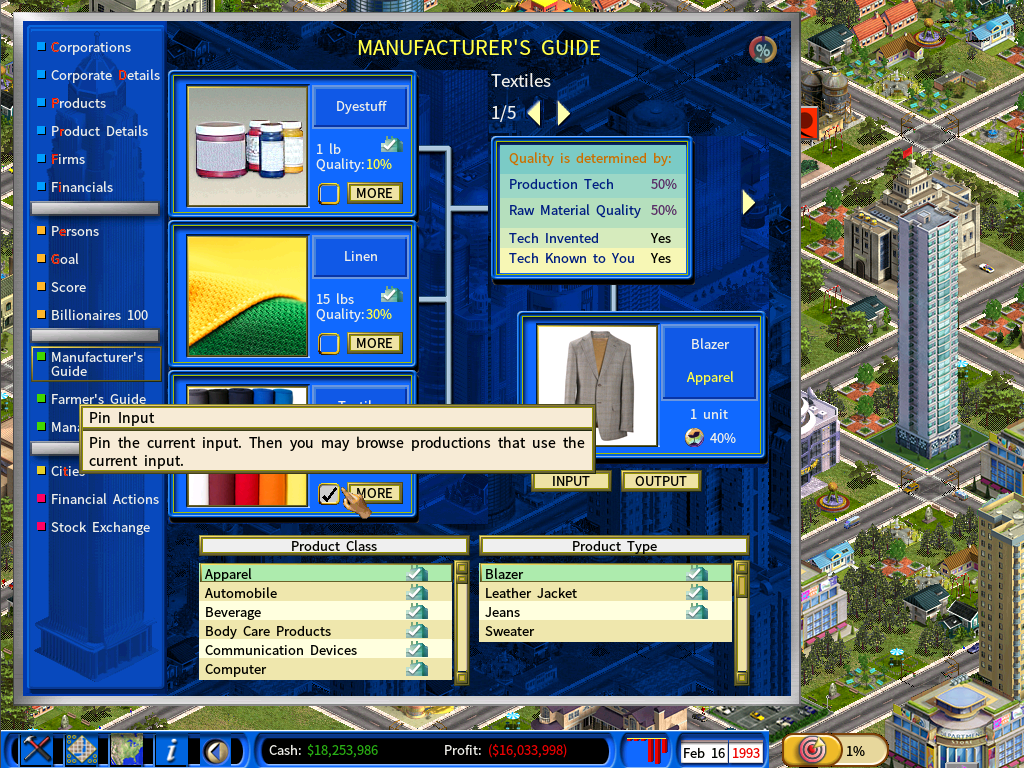Open the Corporations report
The height and width of the screenshot is (768, 1024).
pyautogui.click(x=90, y=47)
